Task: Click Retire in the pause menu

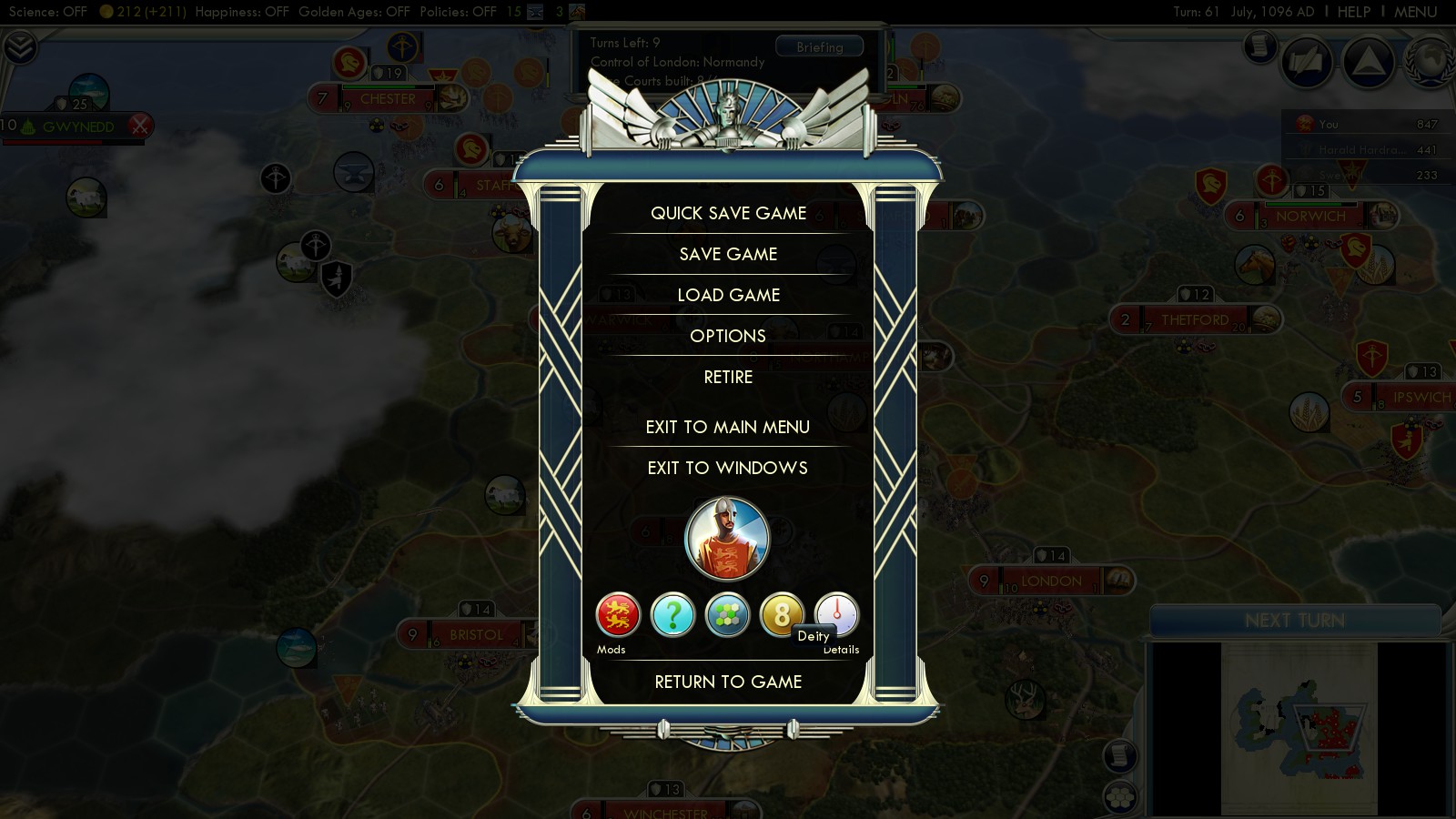Action: tap(728, 377)
